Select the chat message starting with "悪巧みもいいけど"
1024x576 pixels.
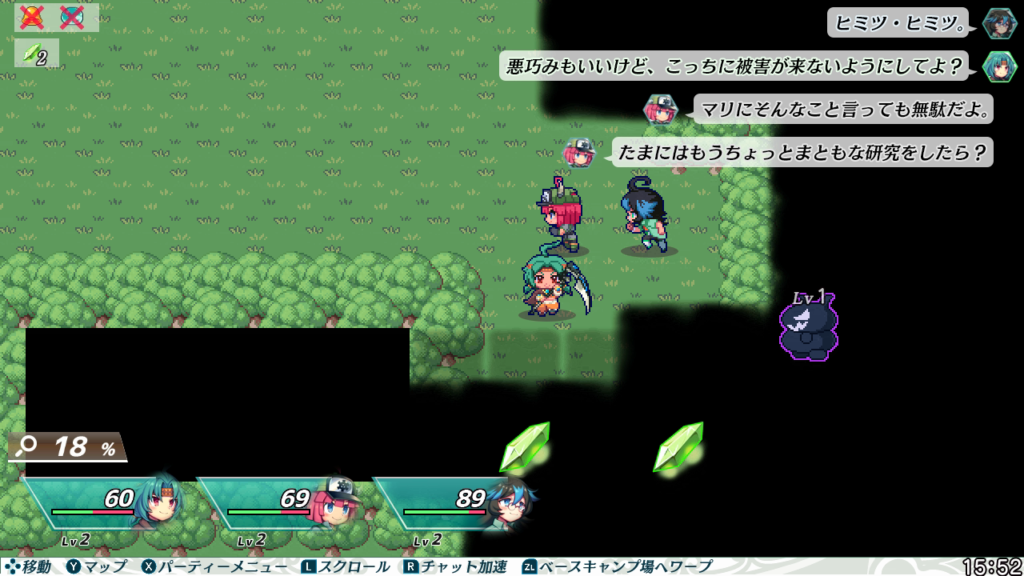[738, 66]
